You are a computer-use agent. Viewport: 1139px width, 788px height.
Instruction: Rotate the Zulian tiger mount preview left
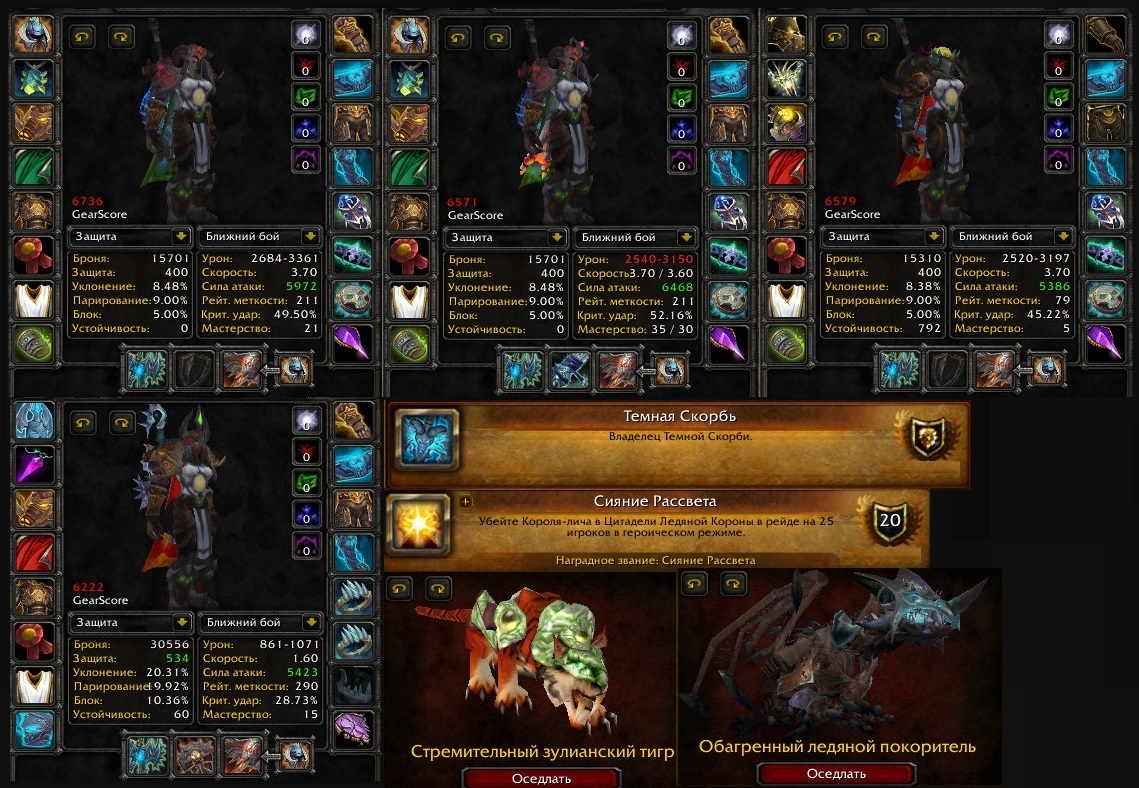pos(398,587)
